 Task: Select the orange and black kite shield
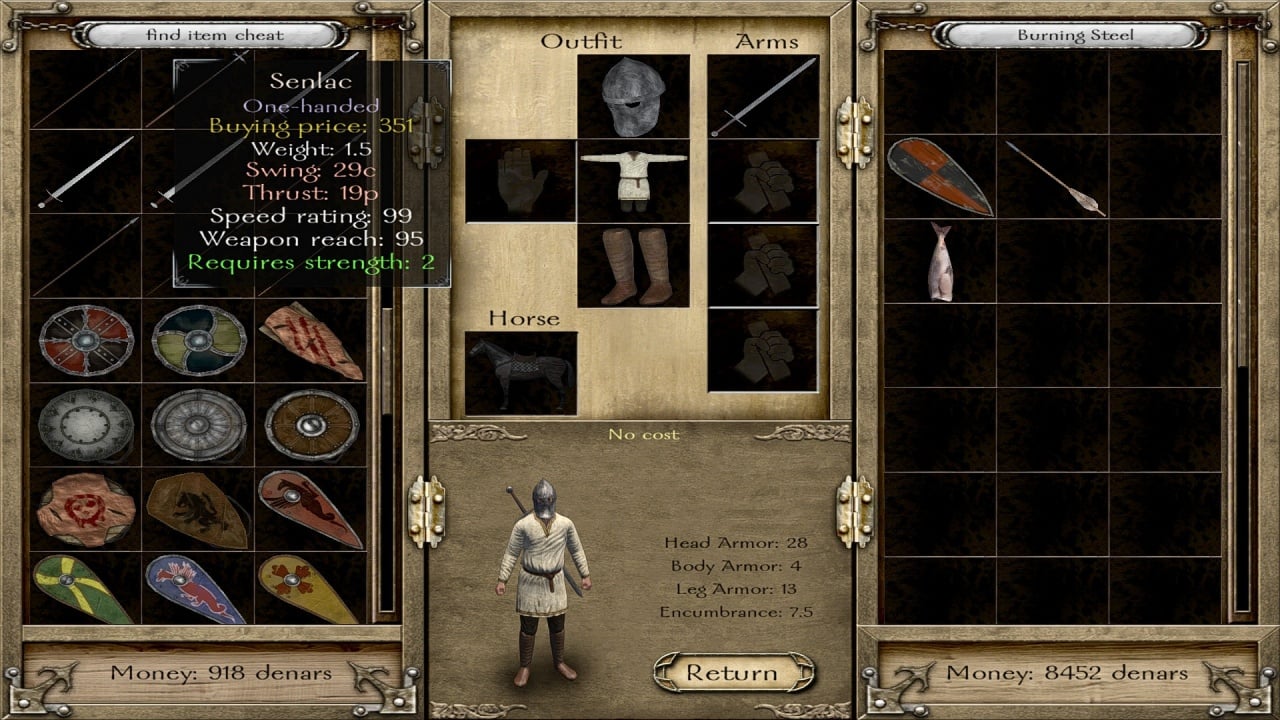tap(939, 177)
